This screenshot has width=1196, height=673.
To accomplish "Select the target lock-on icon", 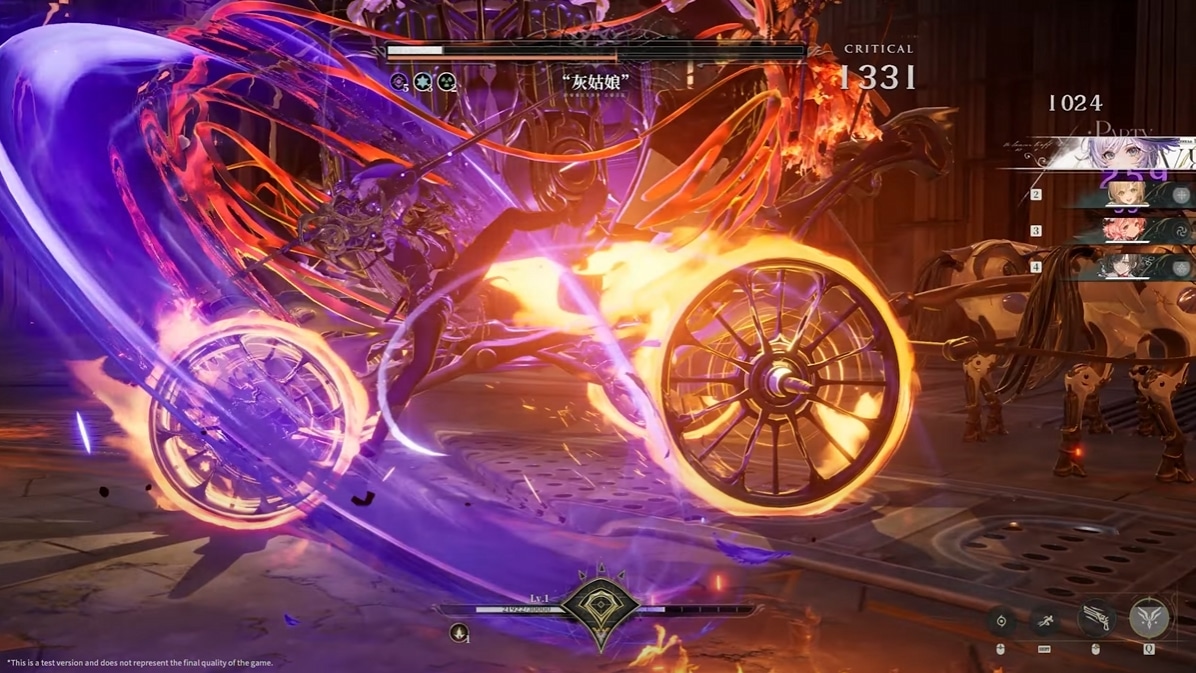I will click(x=1001, y=621).
